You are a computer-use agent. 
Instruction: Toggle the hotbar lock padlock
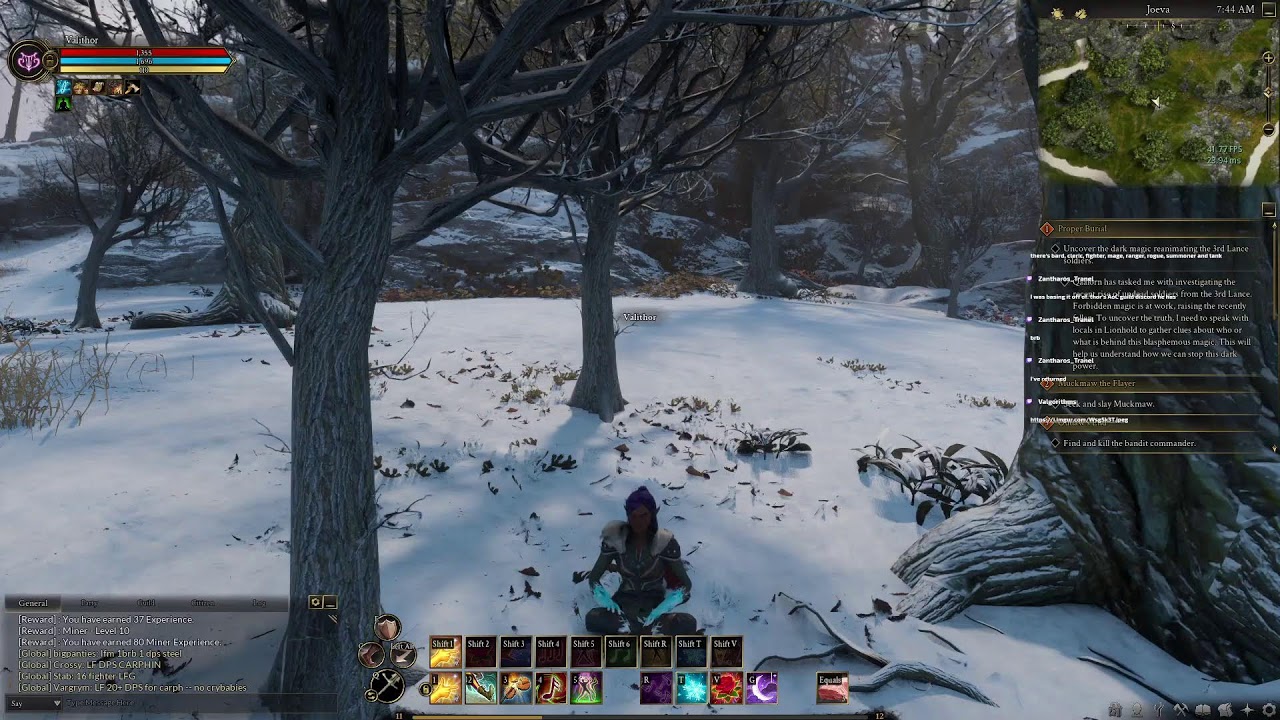(x=425, y=688)
